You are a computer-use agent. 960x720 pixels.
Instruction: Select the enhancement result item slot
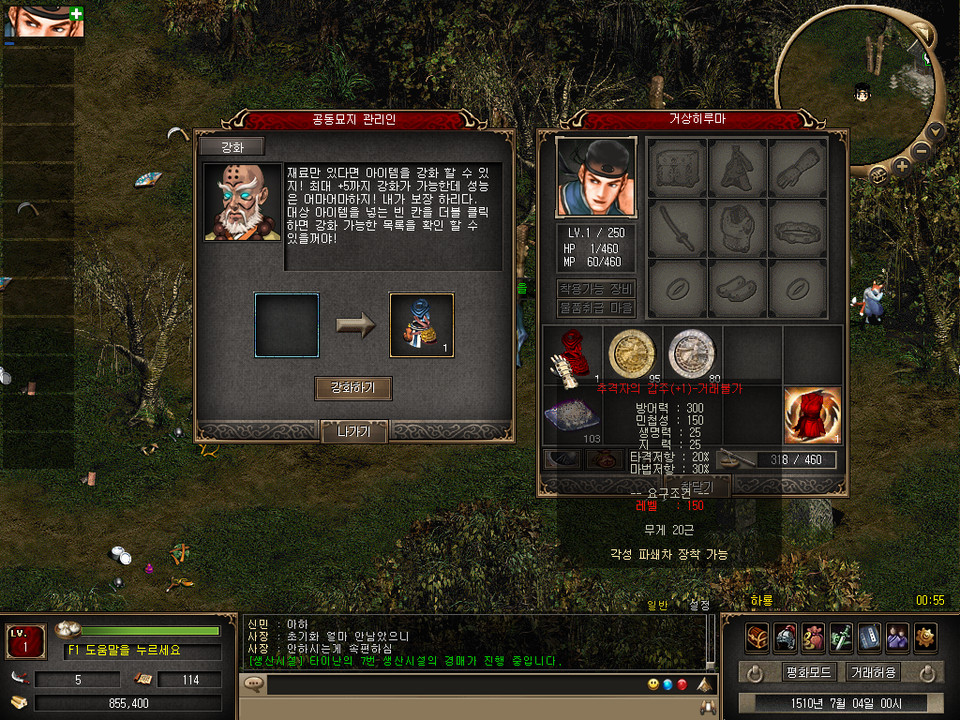tap(421, 325)
